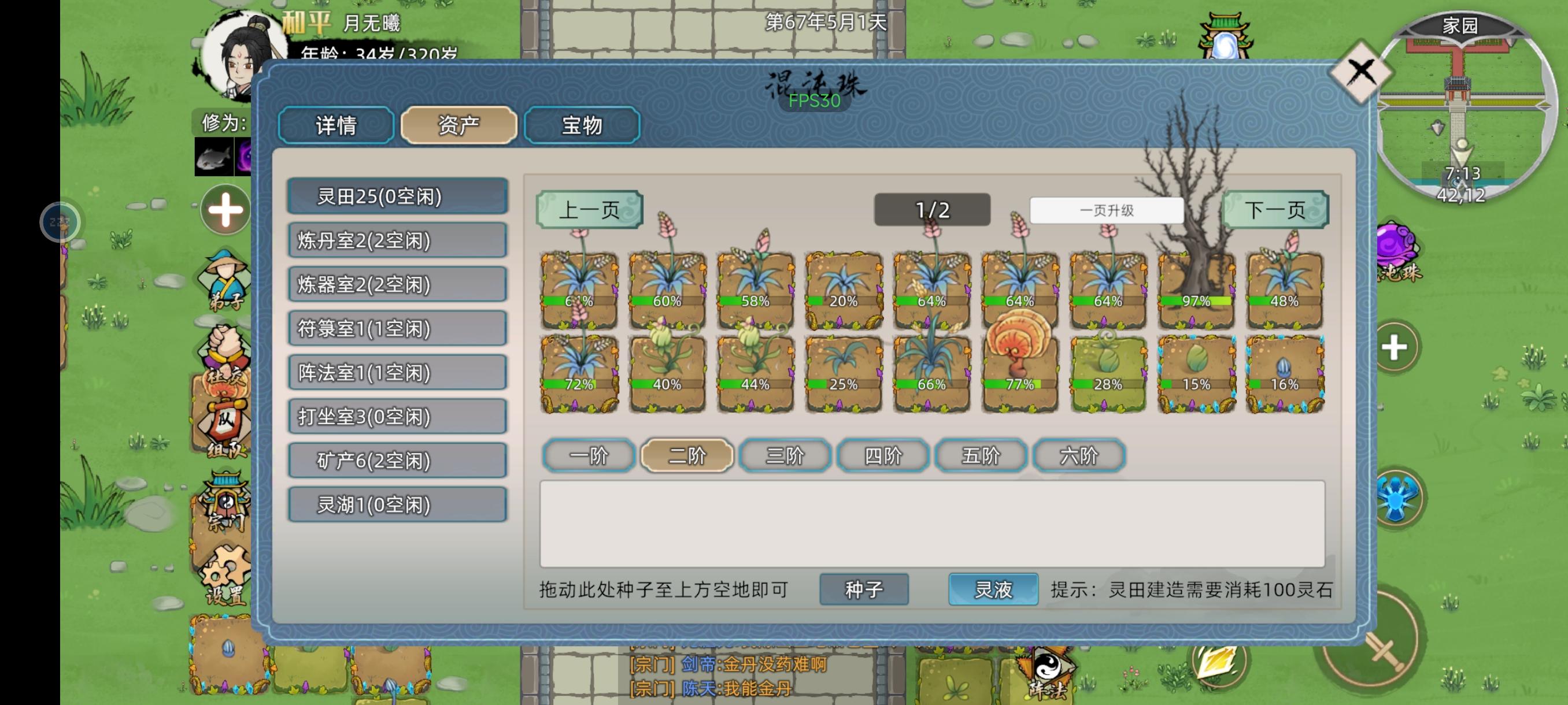1568x705 pixels.
Task: Open the 灵湖1 (0空闲) listing
Action: coord(397,505)
